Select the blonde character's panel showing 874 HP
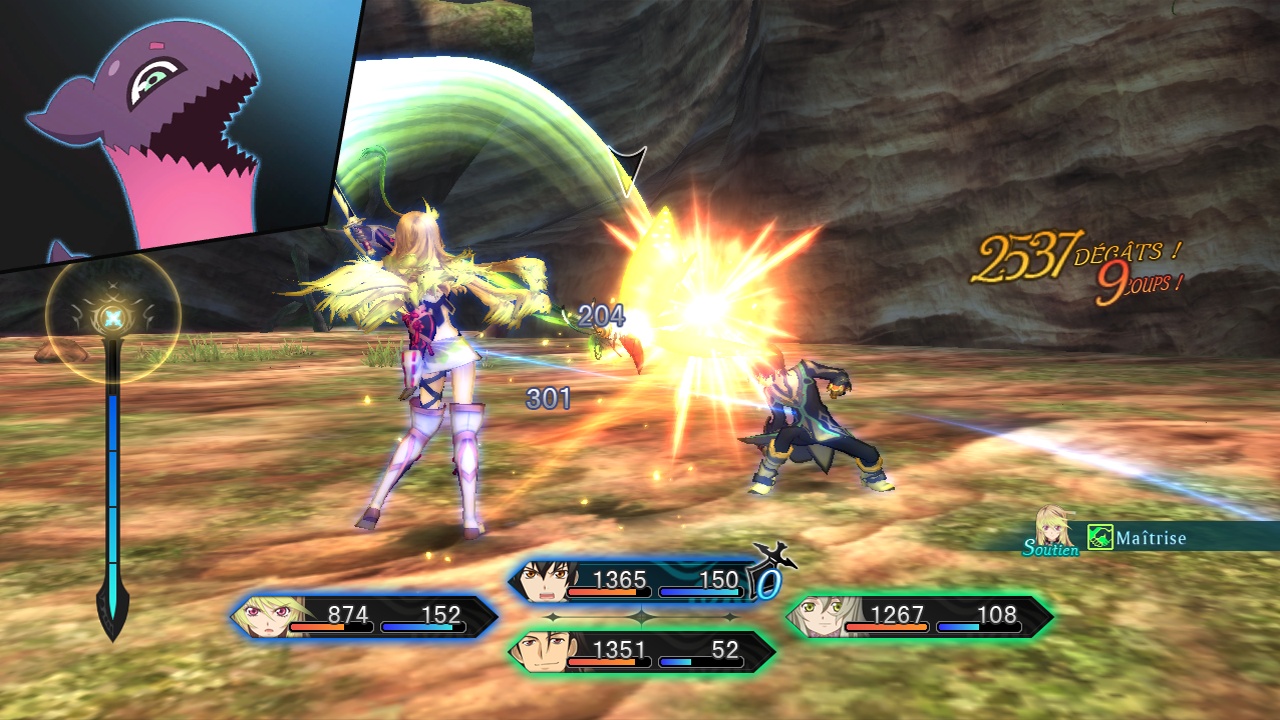 365,617
